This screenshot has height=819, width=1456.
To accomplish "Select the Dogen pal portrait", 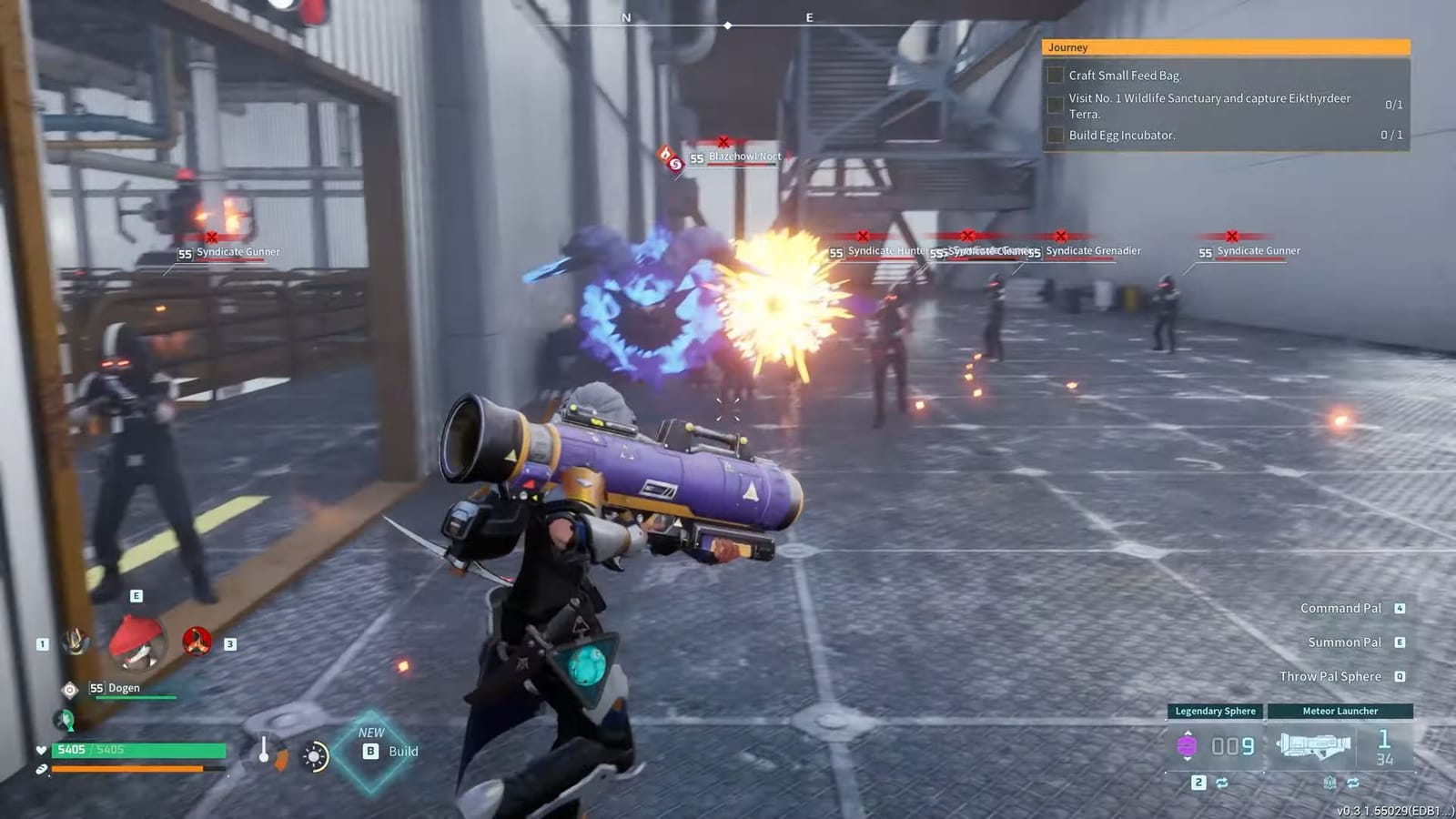I will (x=136, y=642).
